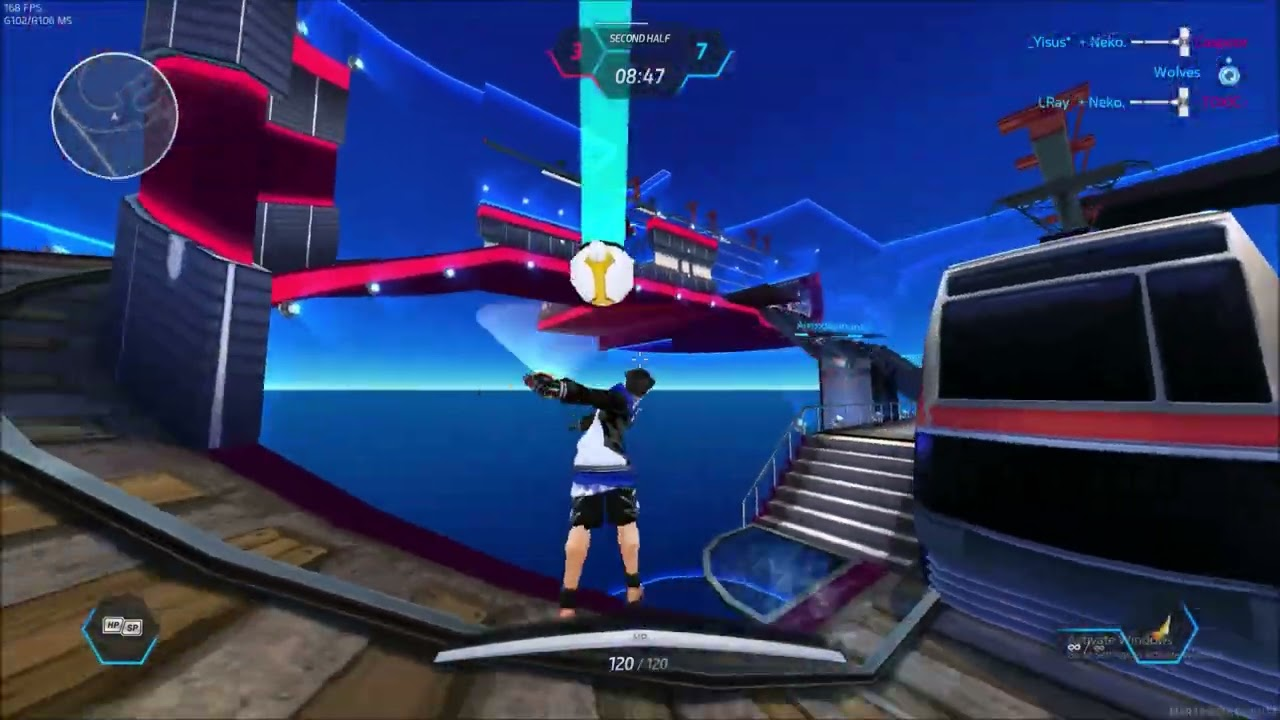Viewport: 1280px width, 720px height.
Task: Click the Wolves team ring icon
Action: 1228,74
